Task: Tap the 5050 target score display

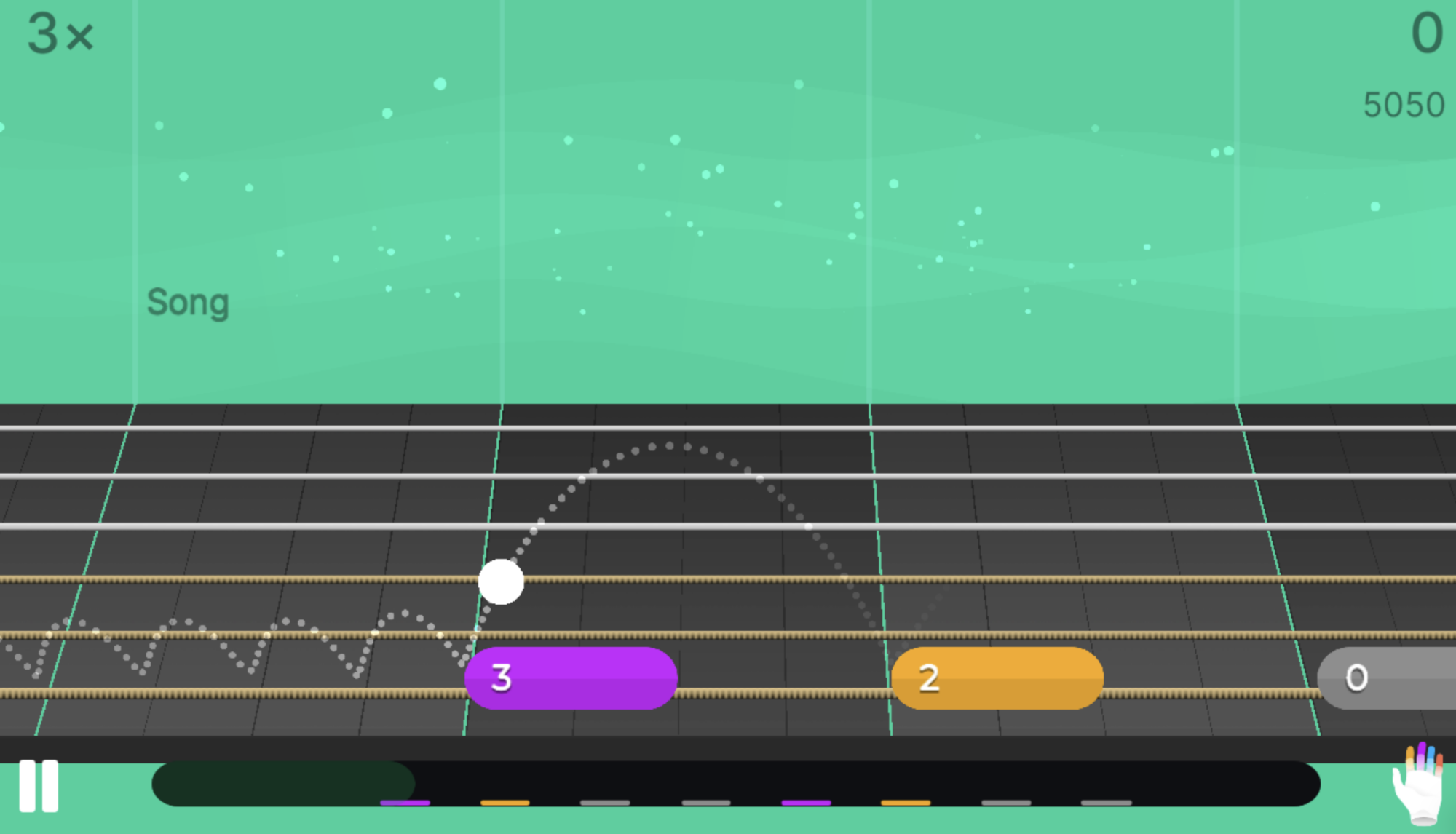Action: point(1404,104)
